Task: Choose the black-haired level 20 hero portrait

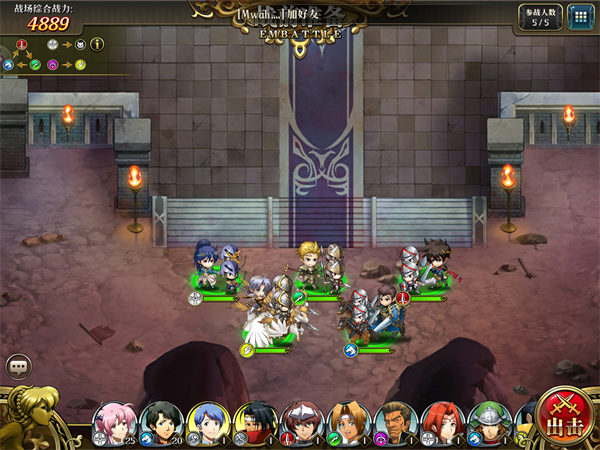Action: [x=160, y=423]
